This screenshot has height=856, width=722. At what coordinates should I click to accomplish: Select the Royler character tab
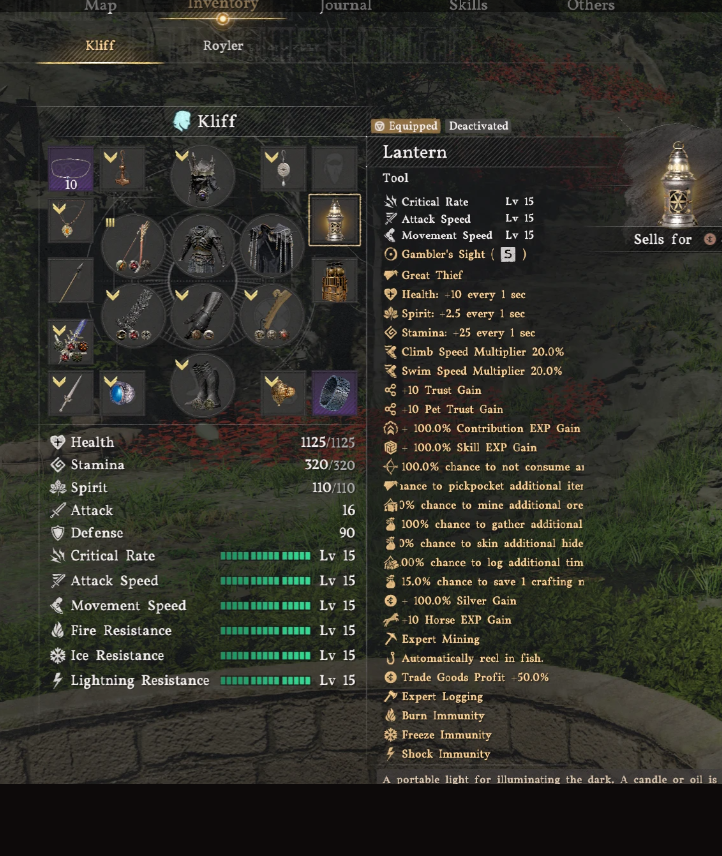tap(223, 46)
